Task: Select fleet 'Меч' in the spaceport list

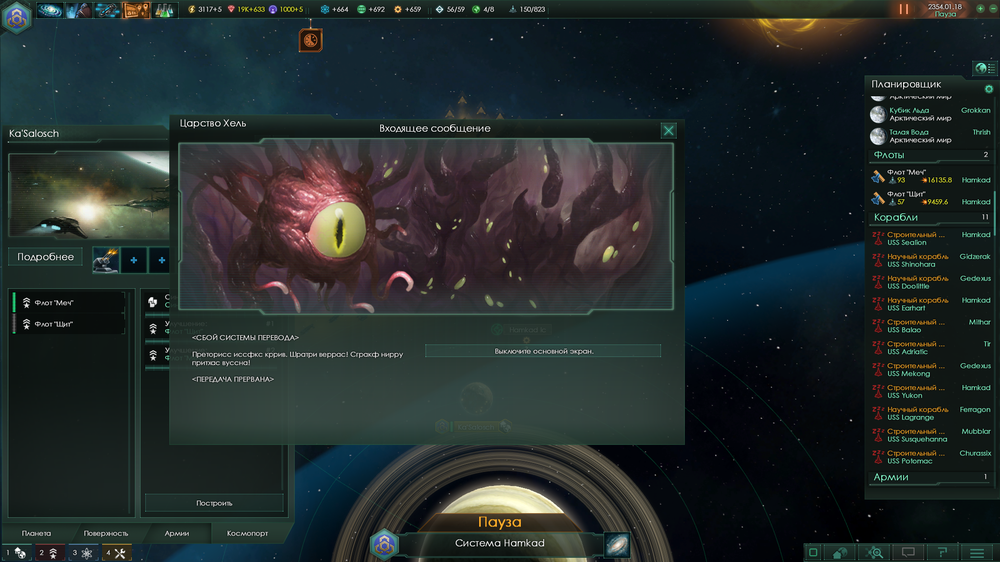Action: 61,303
